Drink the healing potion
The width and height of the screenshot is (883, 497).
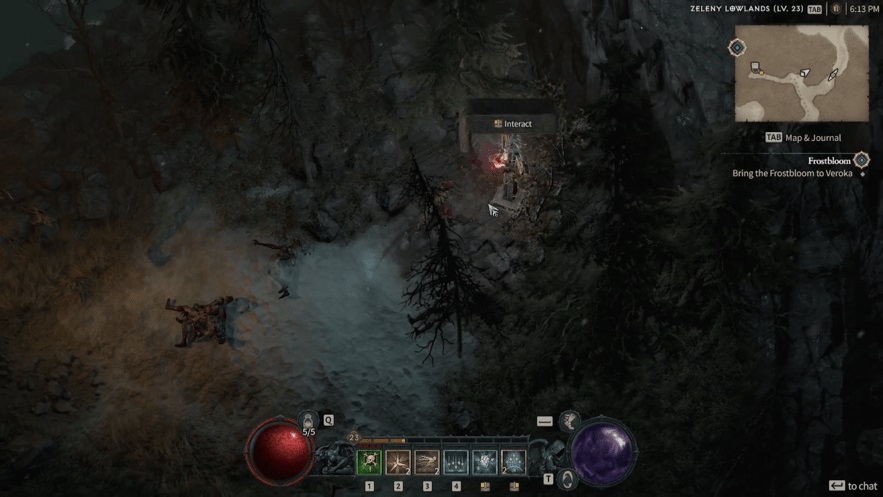point(308,422)
